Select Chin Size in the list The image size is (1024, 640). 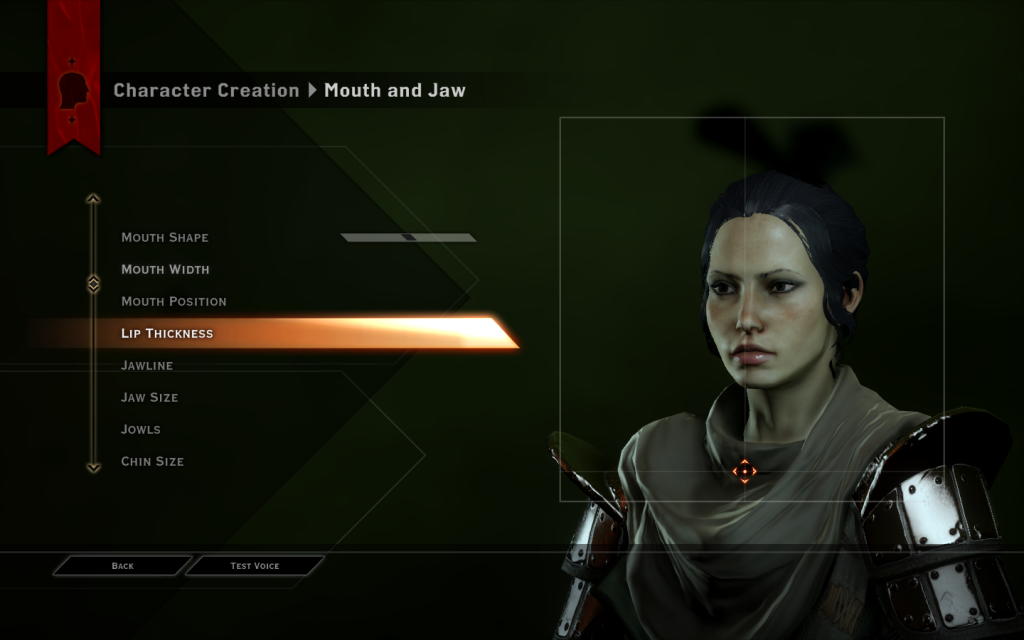point(152,462)
